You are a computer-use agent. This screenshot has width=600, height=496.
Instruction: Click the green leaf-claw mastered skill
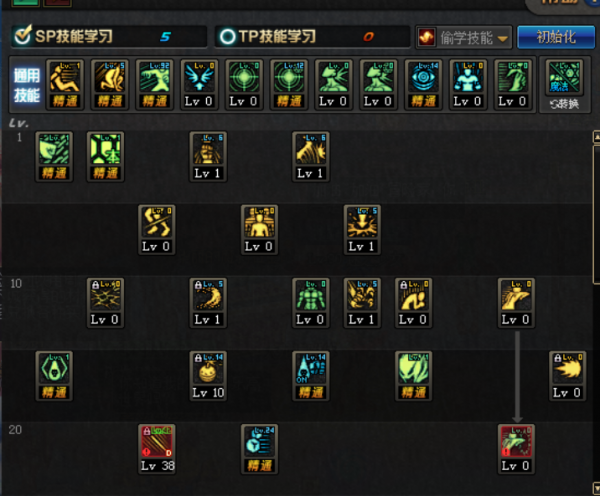click(413, 374)
